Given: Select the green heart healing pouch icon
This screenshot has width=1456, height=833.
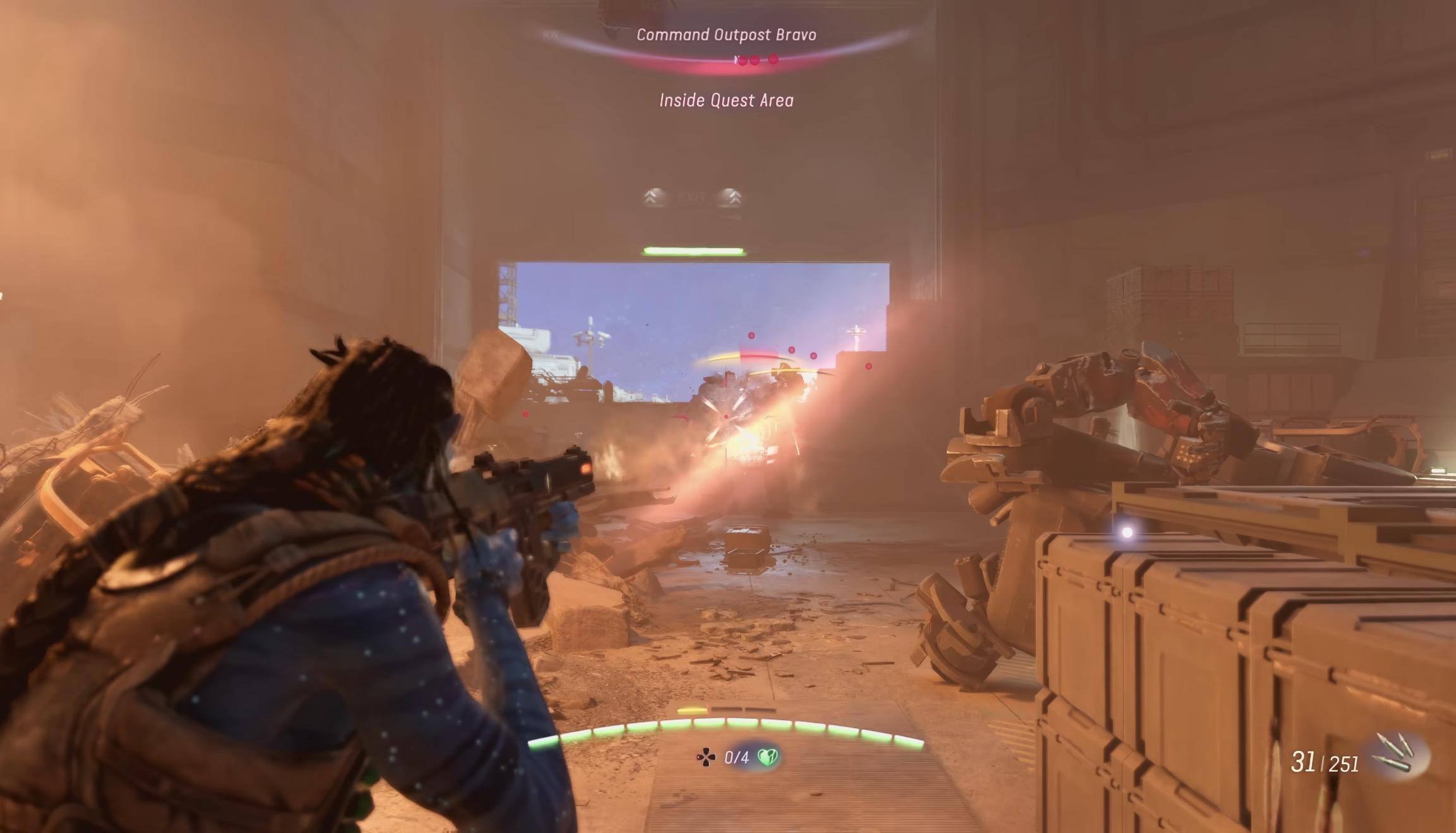Looking at the screenshot, I should coord(767,757).
